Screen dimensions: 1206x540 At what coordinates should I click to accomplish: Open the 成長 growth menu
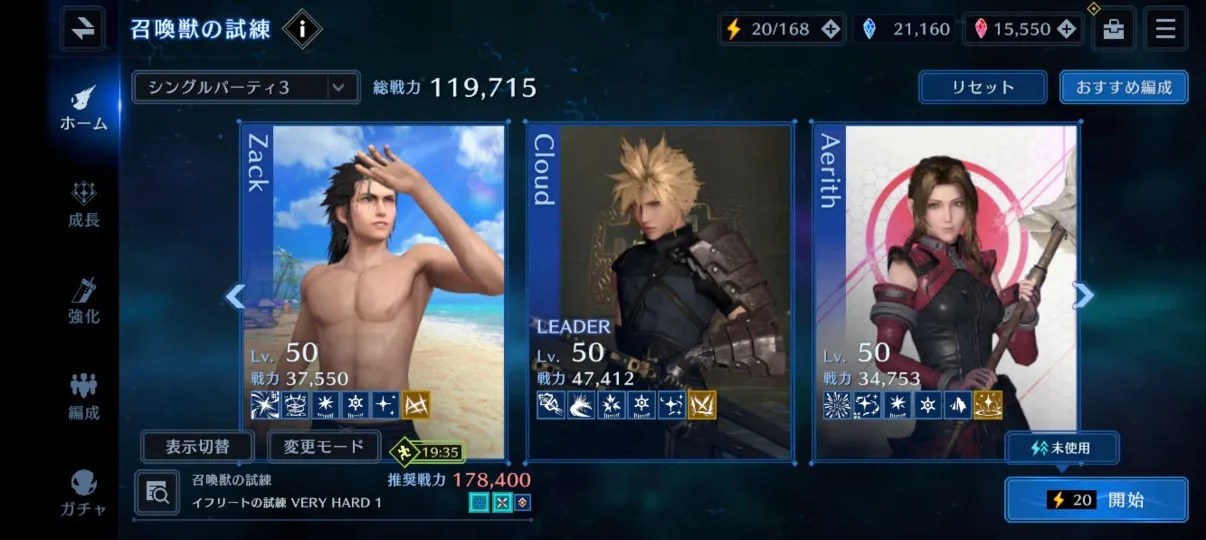(84, 204)
